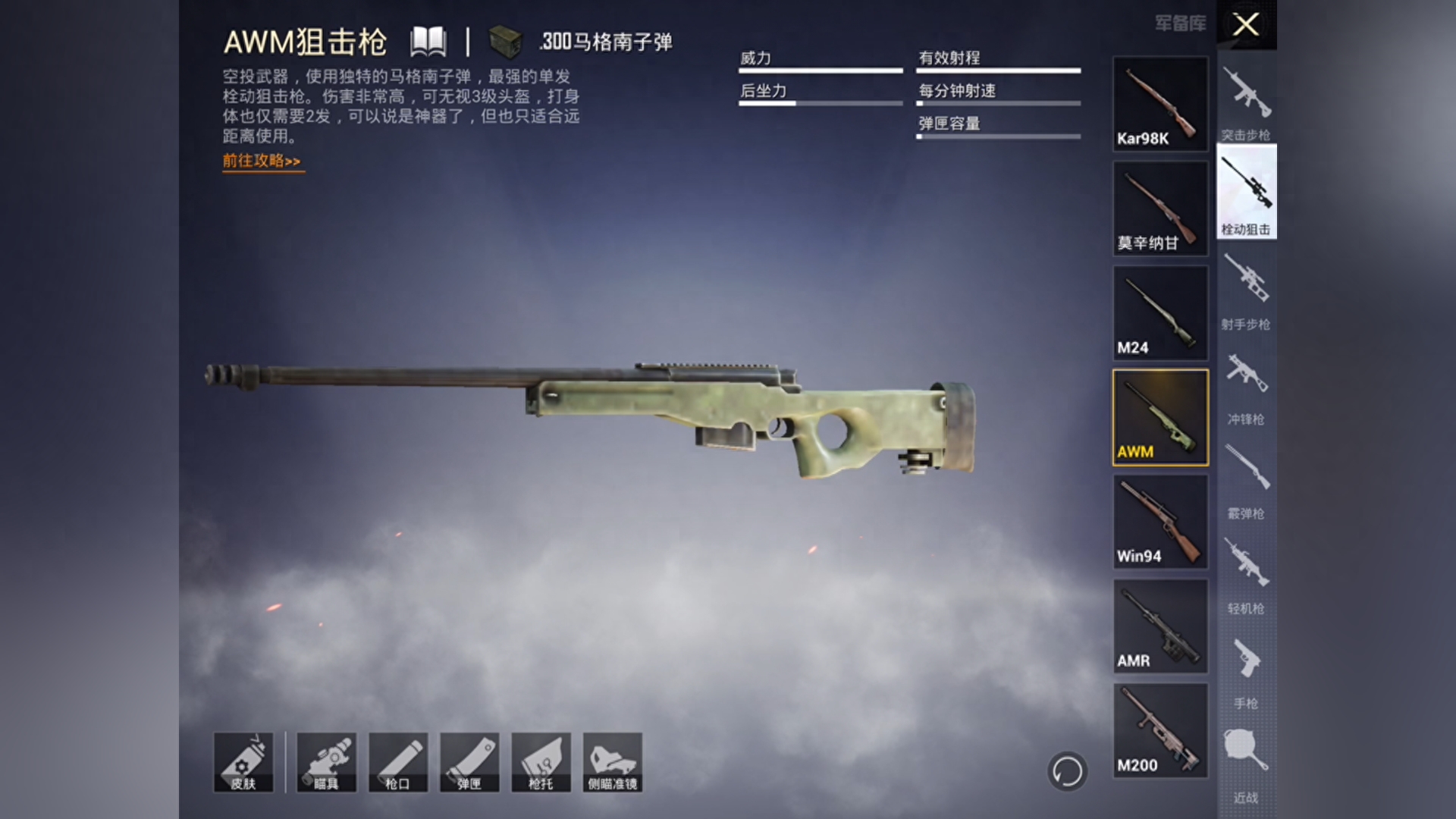This screenshot has width=1456, height=819.
Task: Select the 皮肤 customization icon
Action: coord(244,762)
